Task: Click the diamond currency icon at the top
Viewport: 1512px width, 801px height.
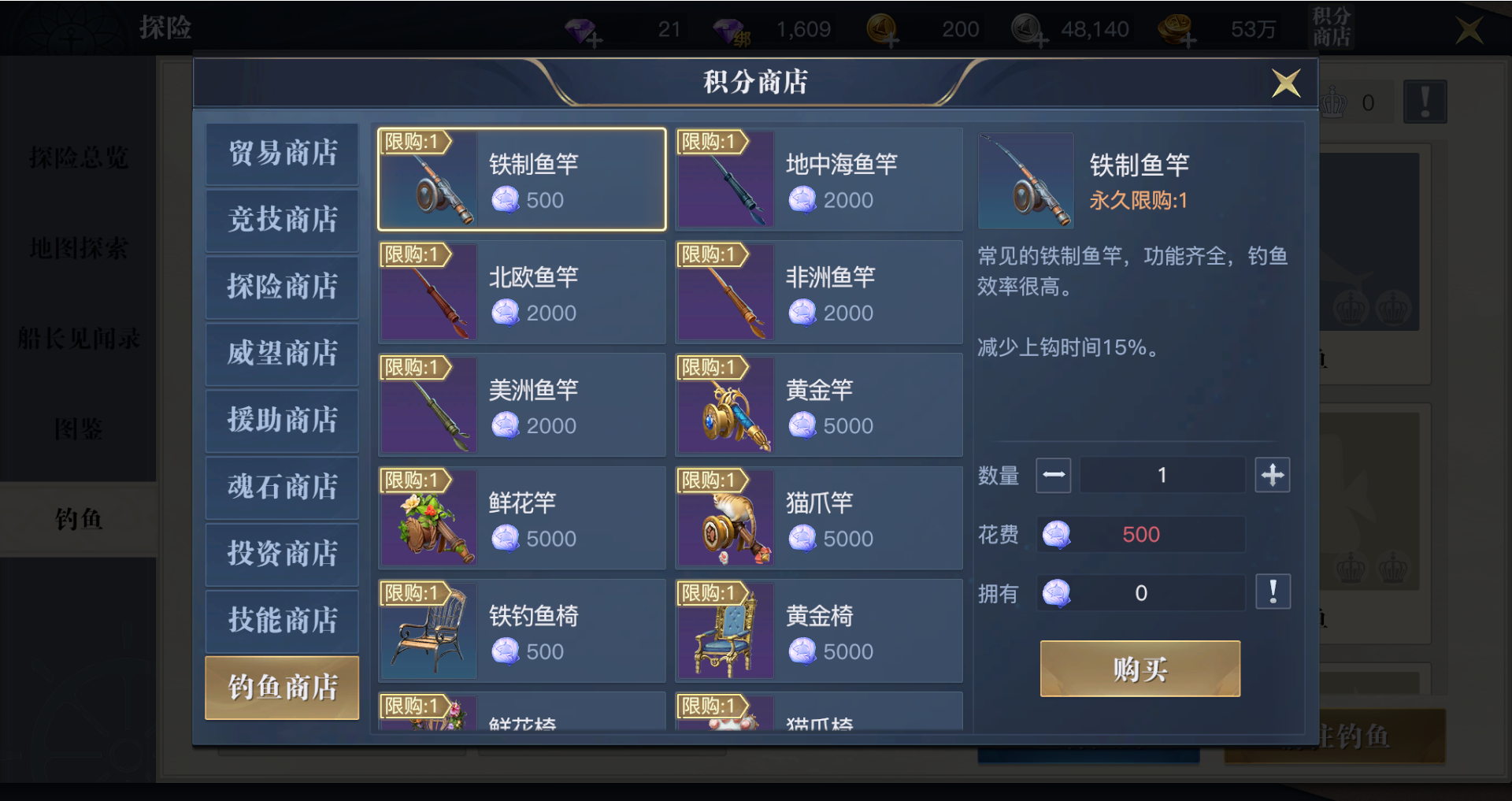Action: click(580, 29)
